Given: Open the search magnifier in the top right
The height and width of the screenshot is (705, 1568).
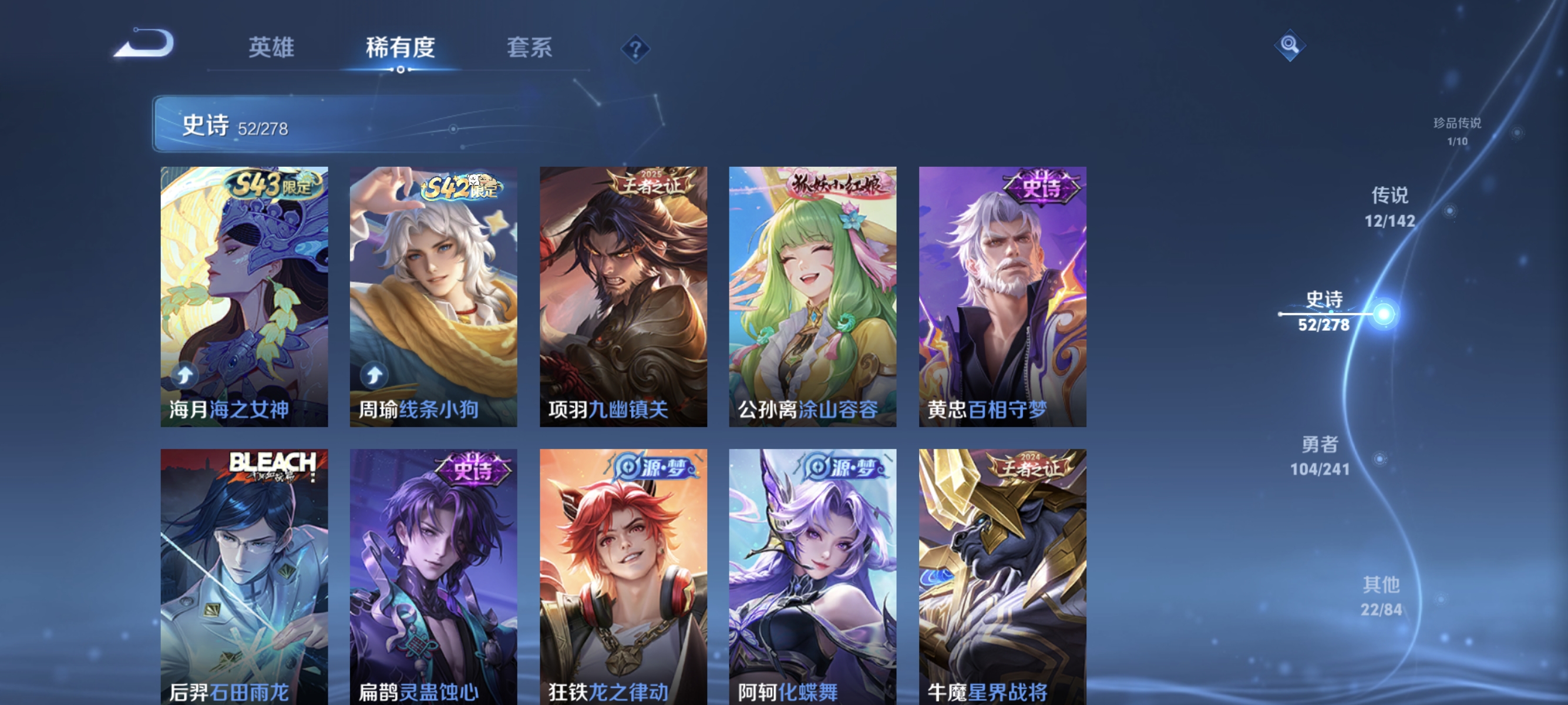Looking at the screenshot, I should [1291, 44].
